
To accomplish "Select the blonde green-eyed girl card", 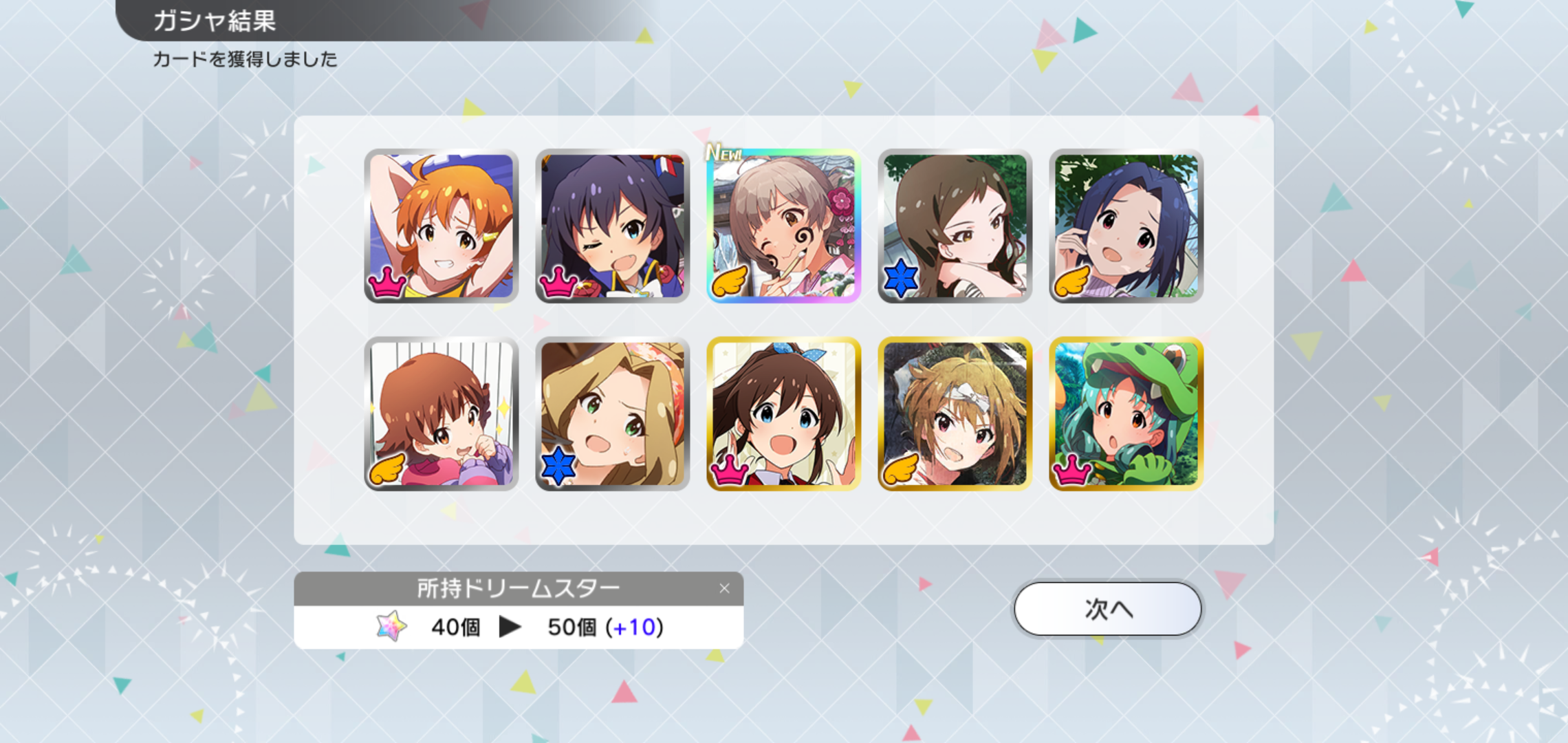I will [613, 413].
